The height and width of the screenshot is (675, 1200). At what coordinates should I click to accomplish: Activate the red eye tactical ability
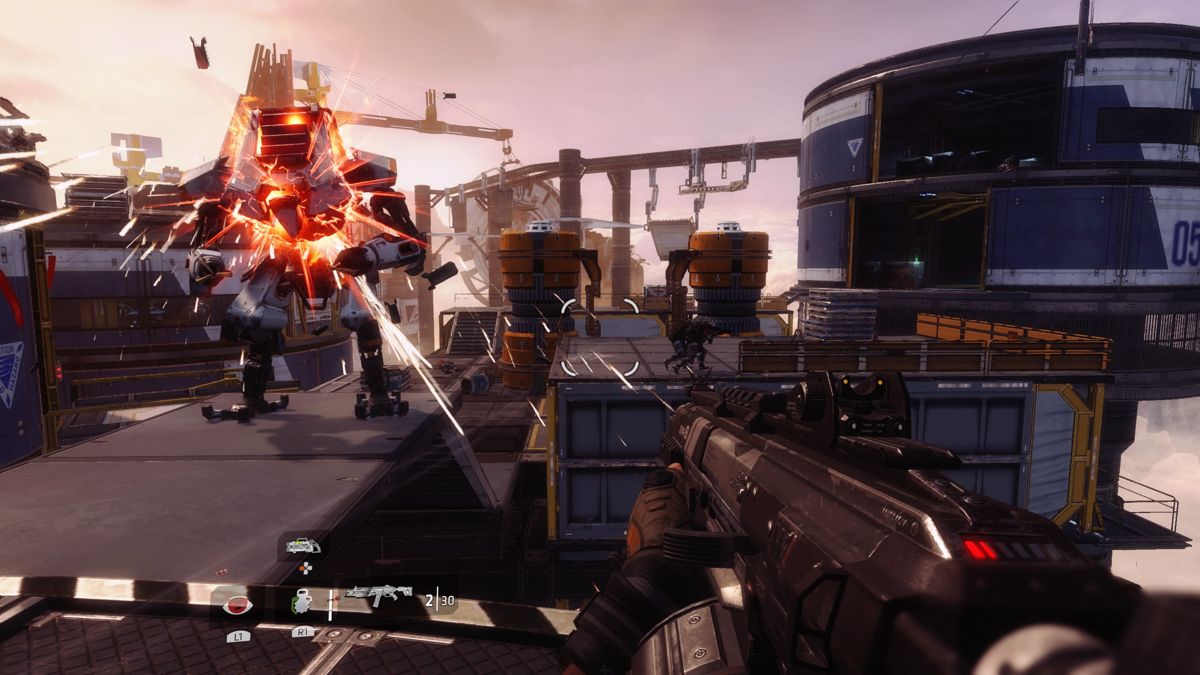click(238, 604)
